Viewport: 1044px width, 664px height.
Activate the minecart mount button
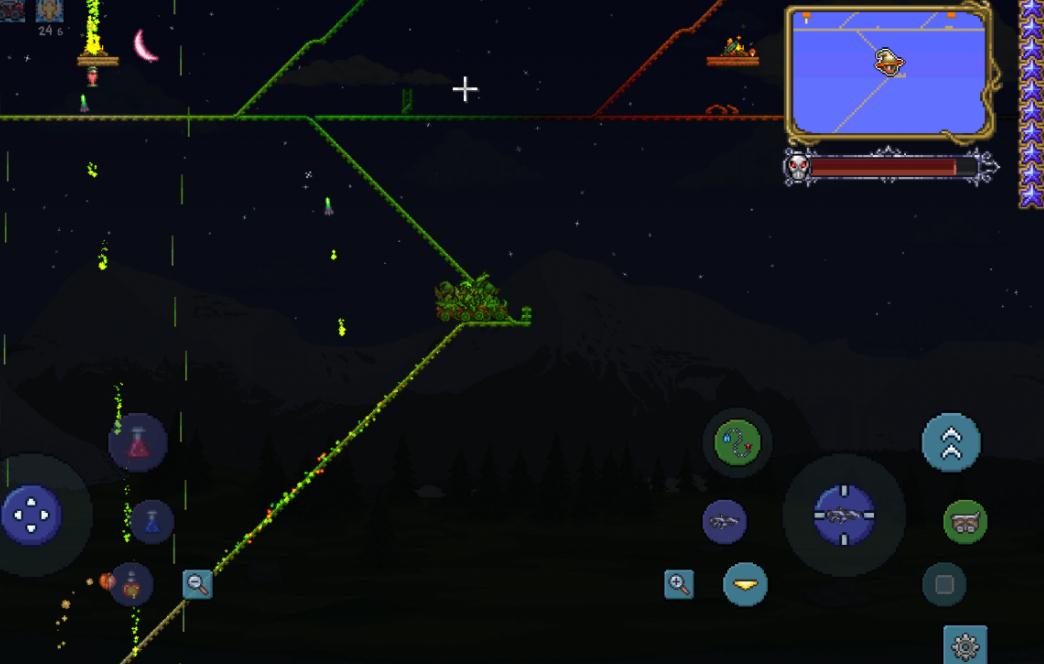point(965,521)
